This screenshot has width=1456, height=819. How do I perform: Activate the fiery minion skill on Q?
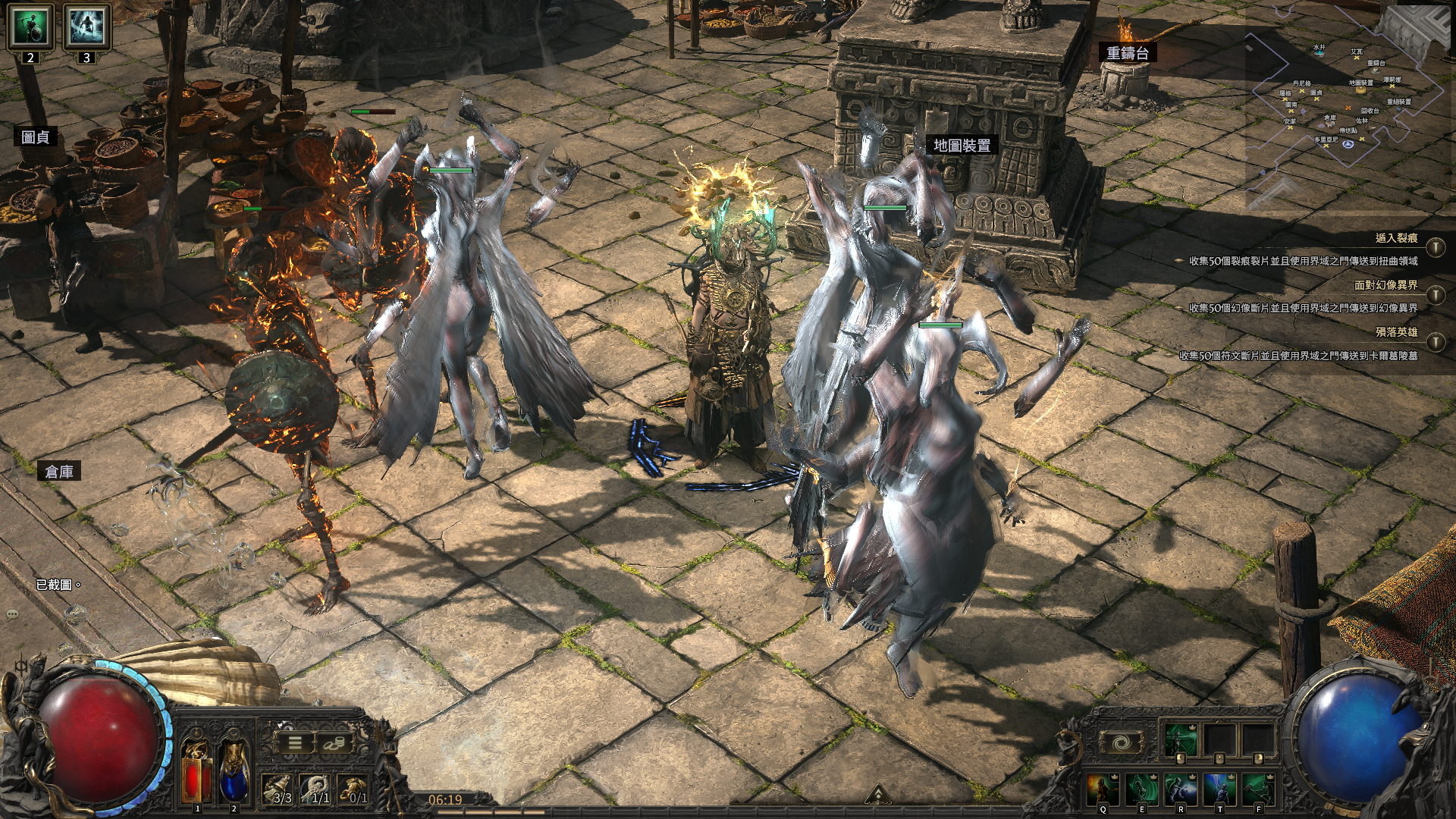1103,789
